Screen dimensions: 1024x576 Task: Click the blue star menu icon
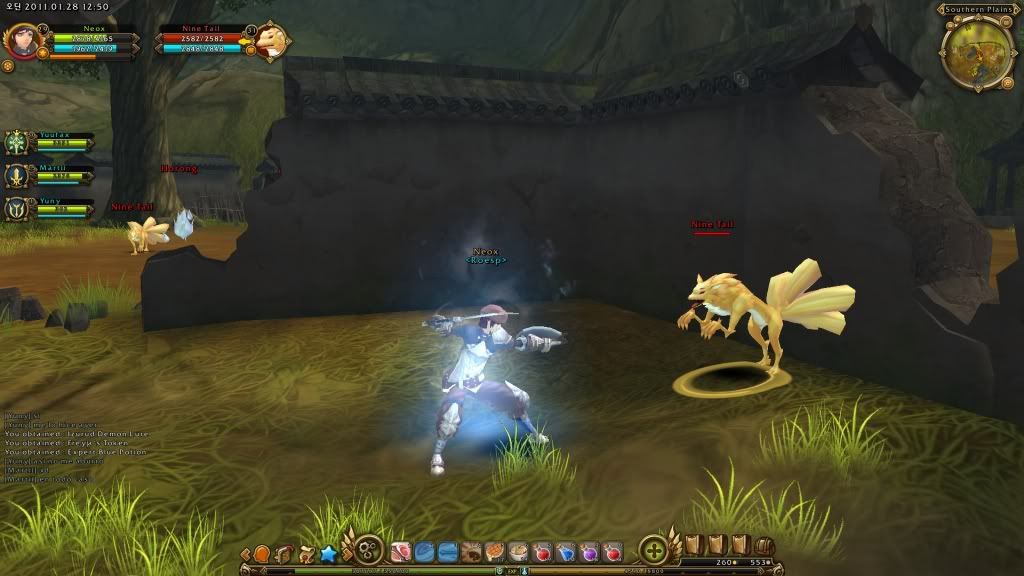point(327,553)
